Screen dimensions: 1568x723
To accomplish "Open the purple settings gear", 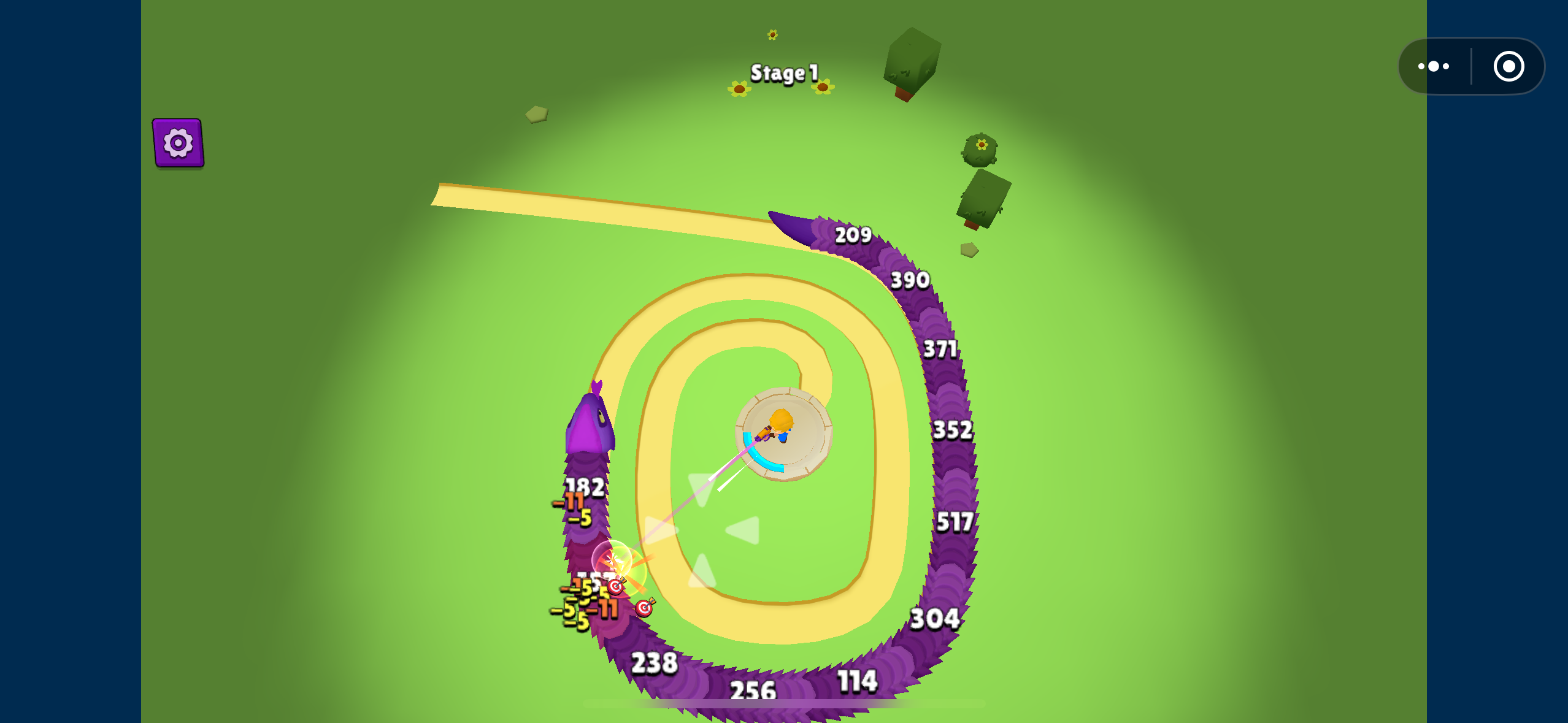I will 178,142.
